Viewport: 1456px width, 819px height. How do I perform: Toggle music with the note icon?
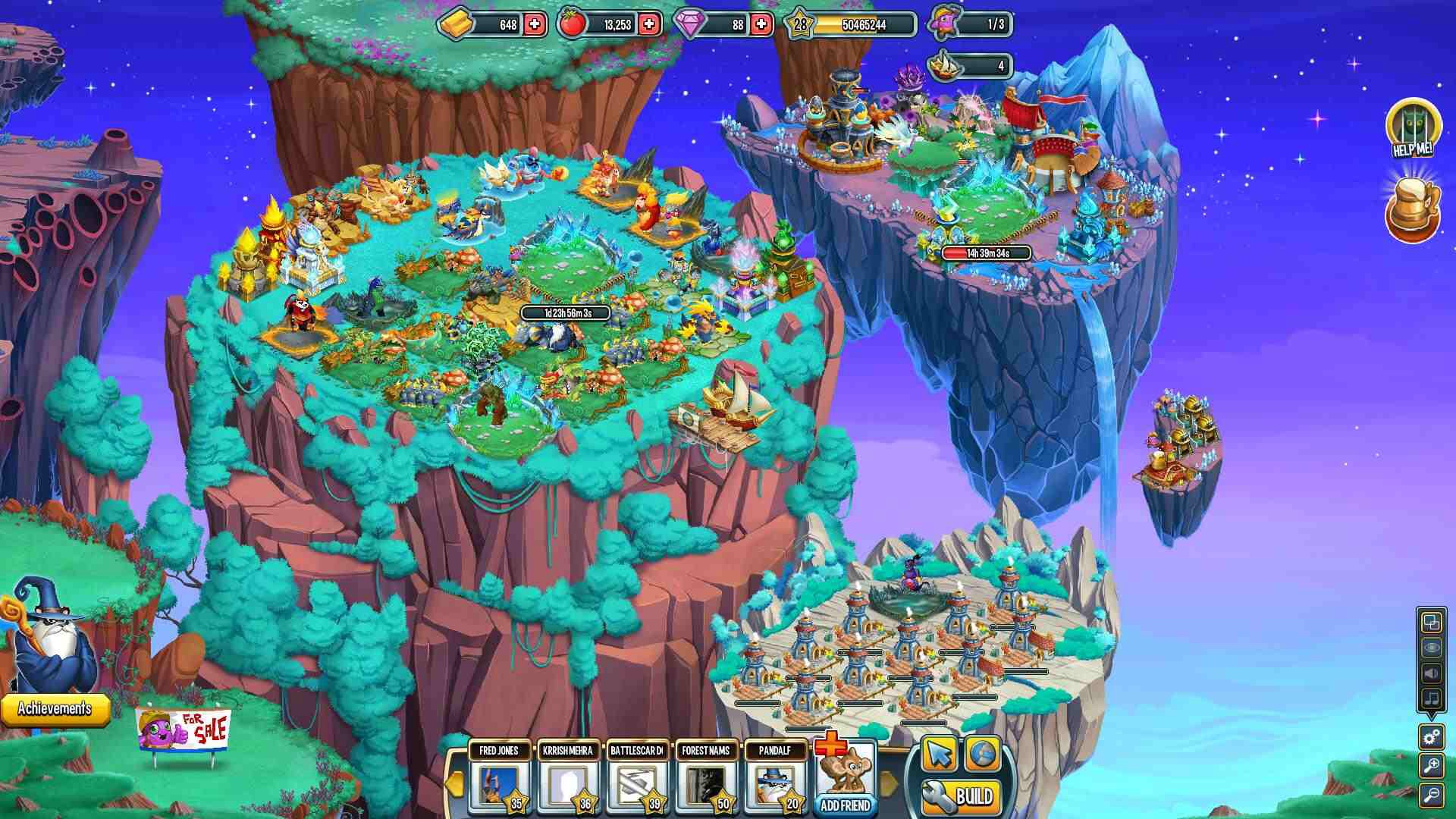[x=1431, y=698]
